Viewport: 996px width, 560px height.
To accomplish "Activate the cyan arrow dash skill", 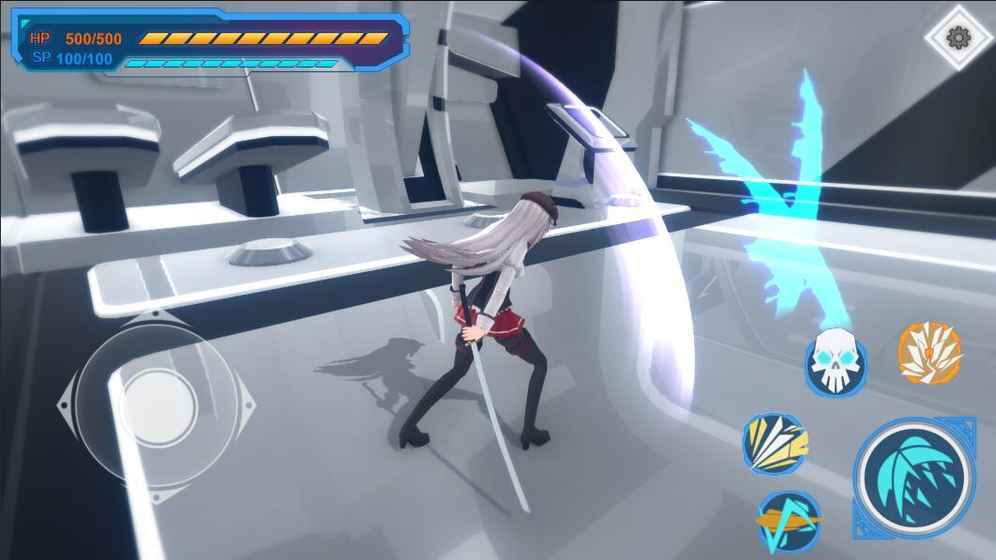I will click(789, 520).
